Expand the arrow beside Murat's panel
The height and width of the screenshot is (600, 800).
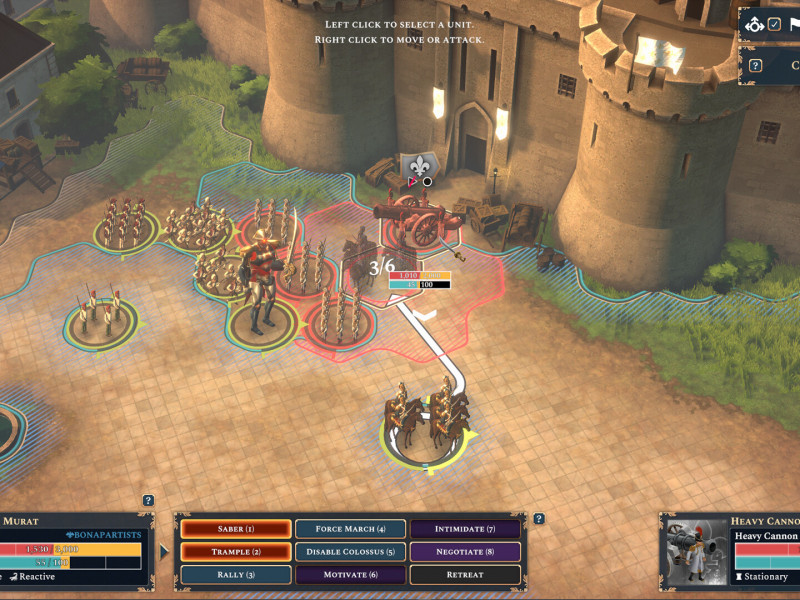pyautogui.click(x=164, y=549)
